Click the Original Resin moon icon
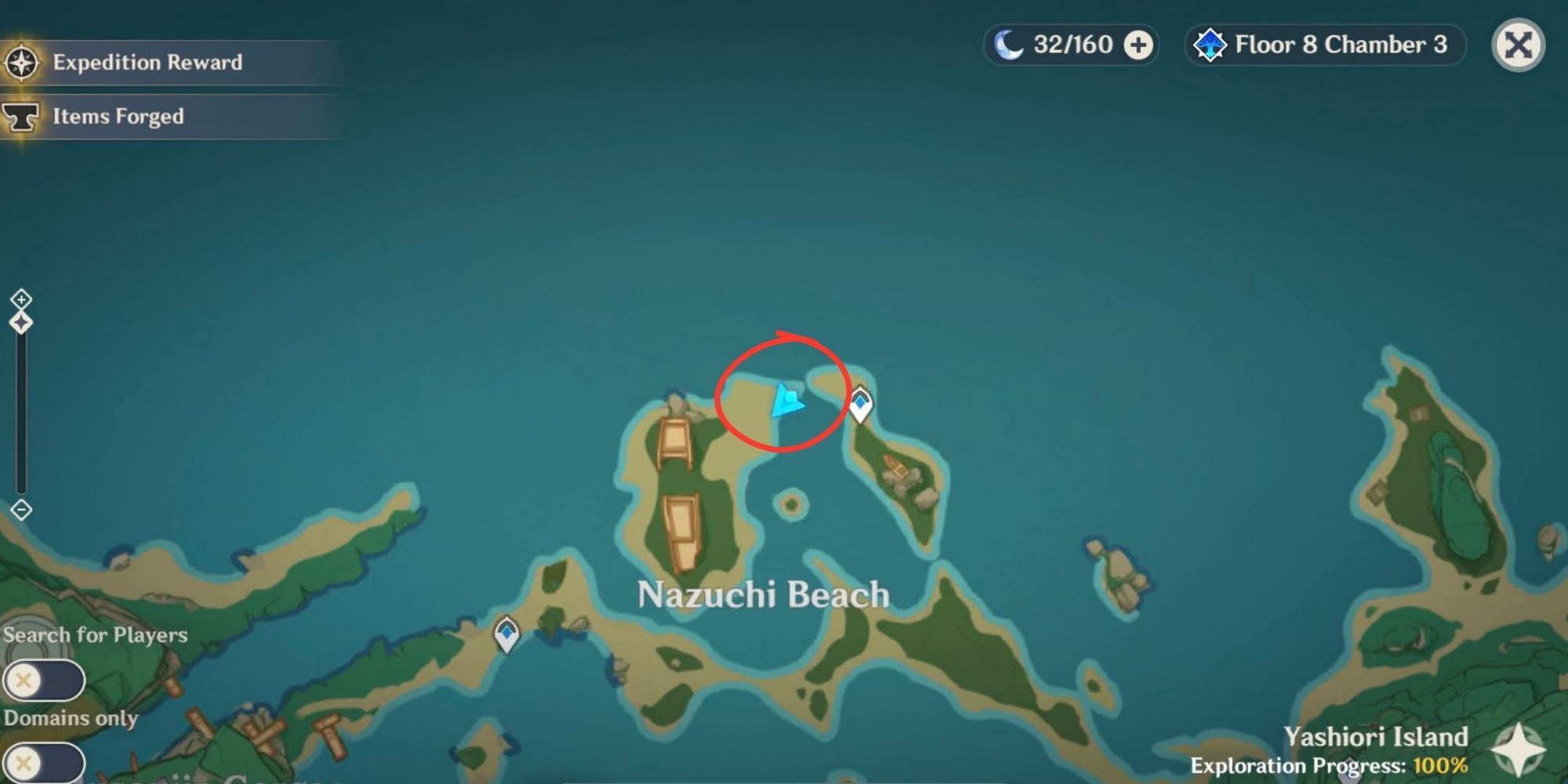Viewport: 1568px width, 784px height. click(1011, 45)
